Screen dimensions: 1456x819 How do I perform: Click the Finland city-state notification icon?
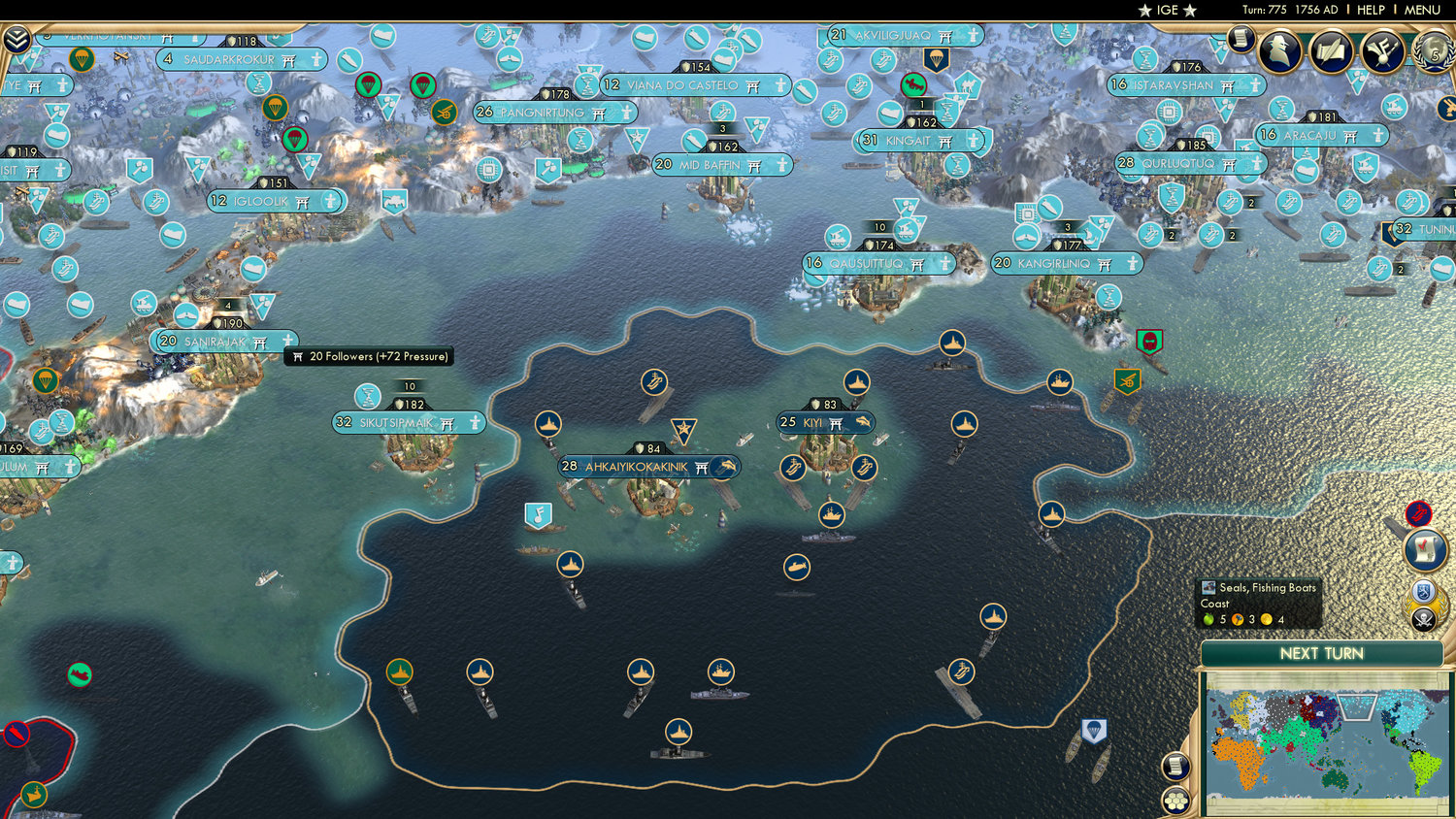pos(1423,592)
